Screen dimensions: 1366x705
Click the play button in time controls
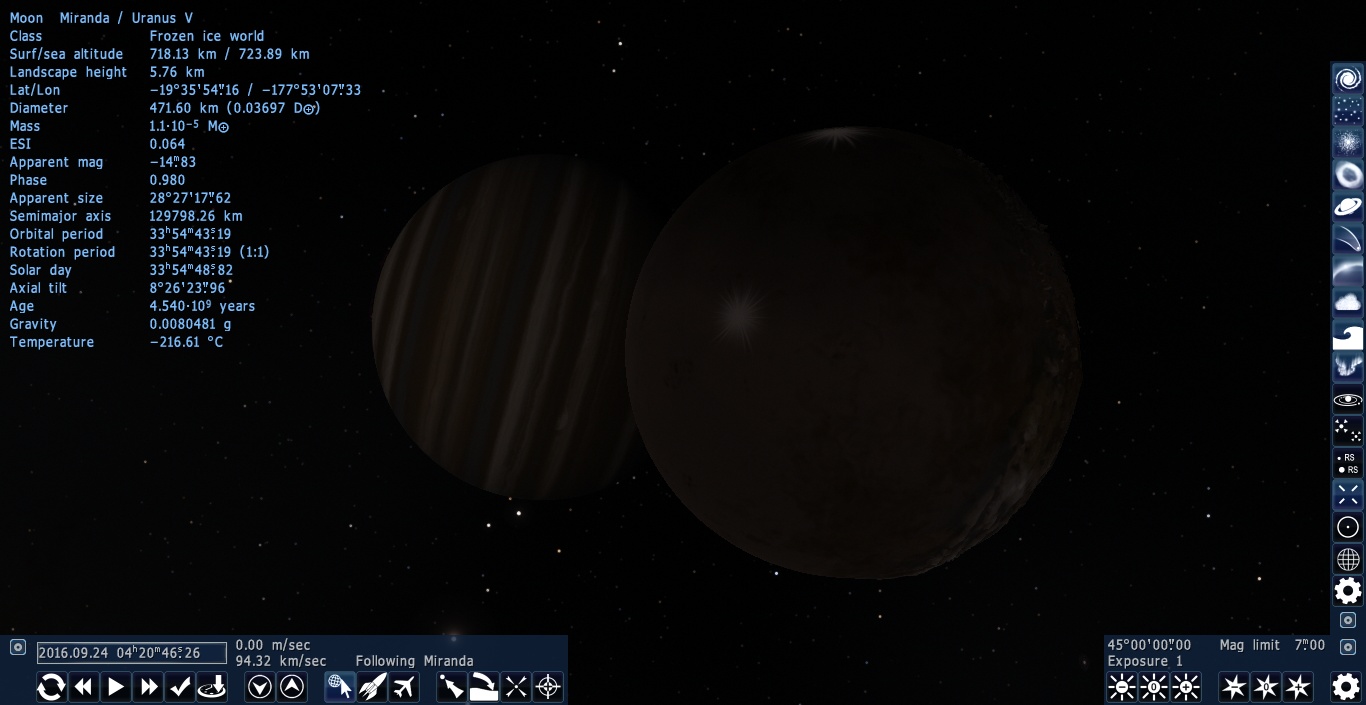pos(116,687)
